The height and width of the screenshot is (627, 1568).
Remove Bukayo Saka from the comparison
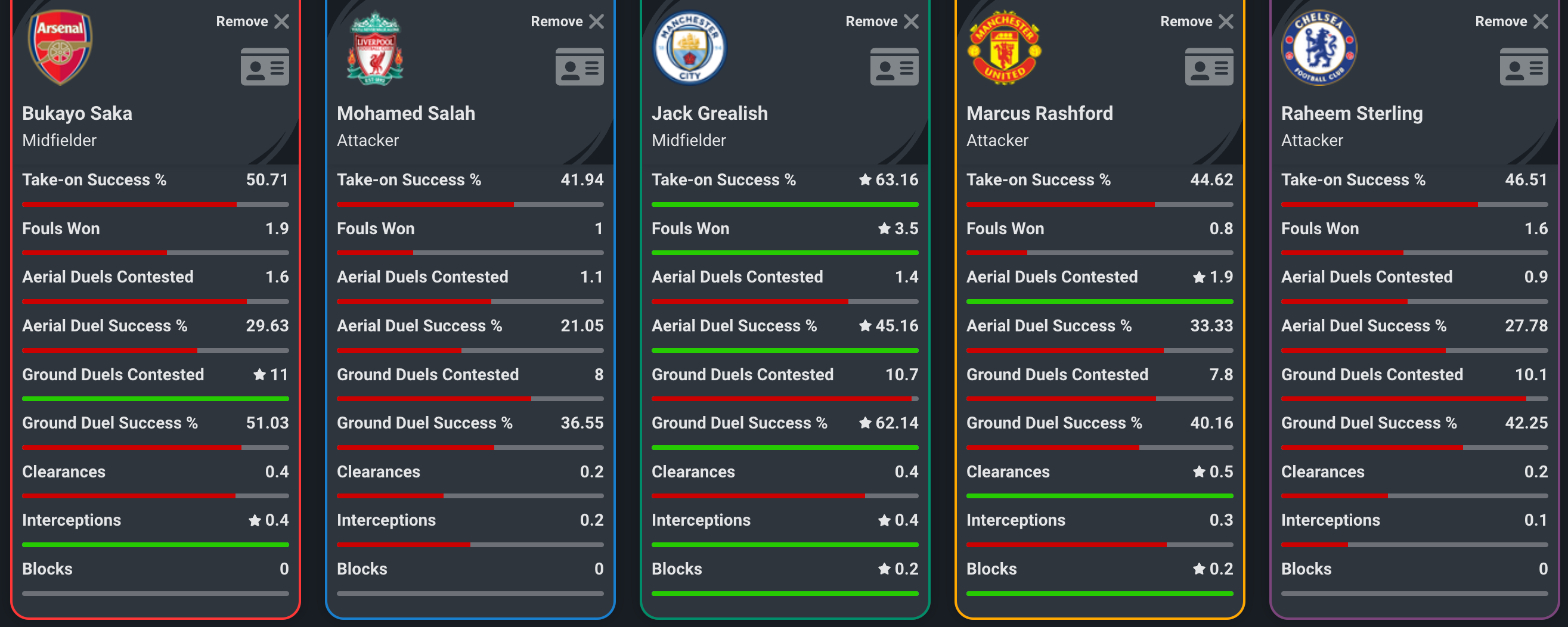tap(252, 21)
